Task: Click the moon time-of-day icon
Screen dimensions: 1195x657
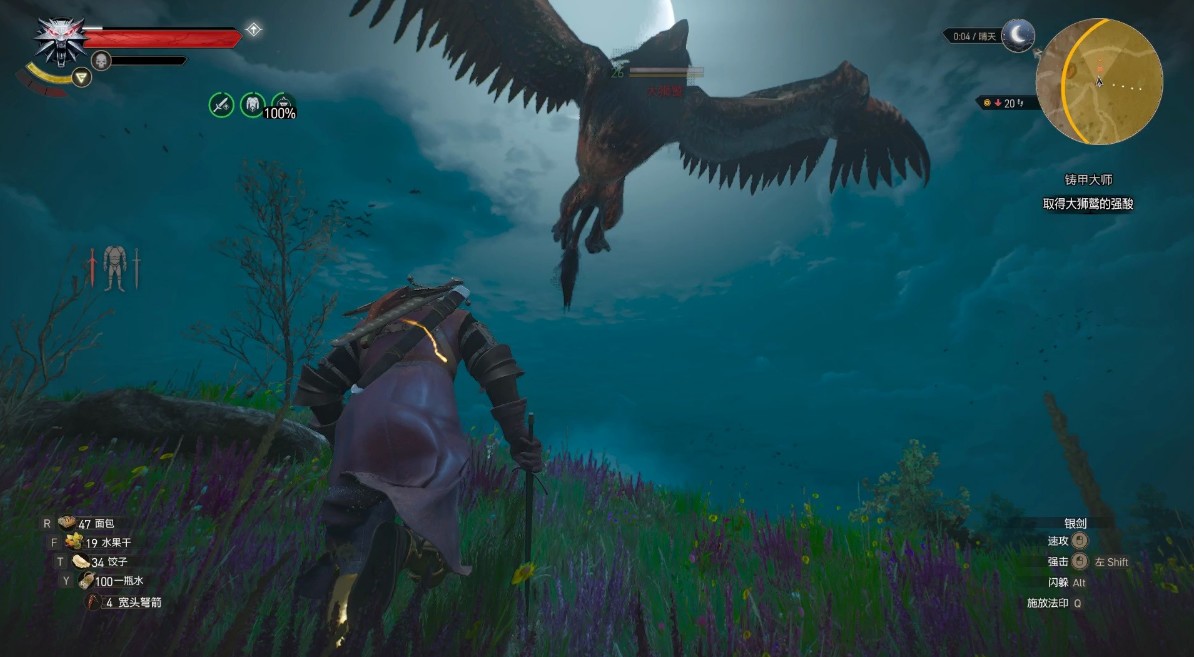Action: click(1018, 36)
